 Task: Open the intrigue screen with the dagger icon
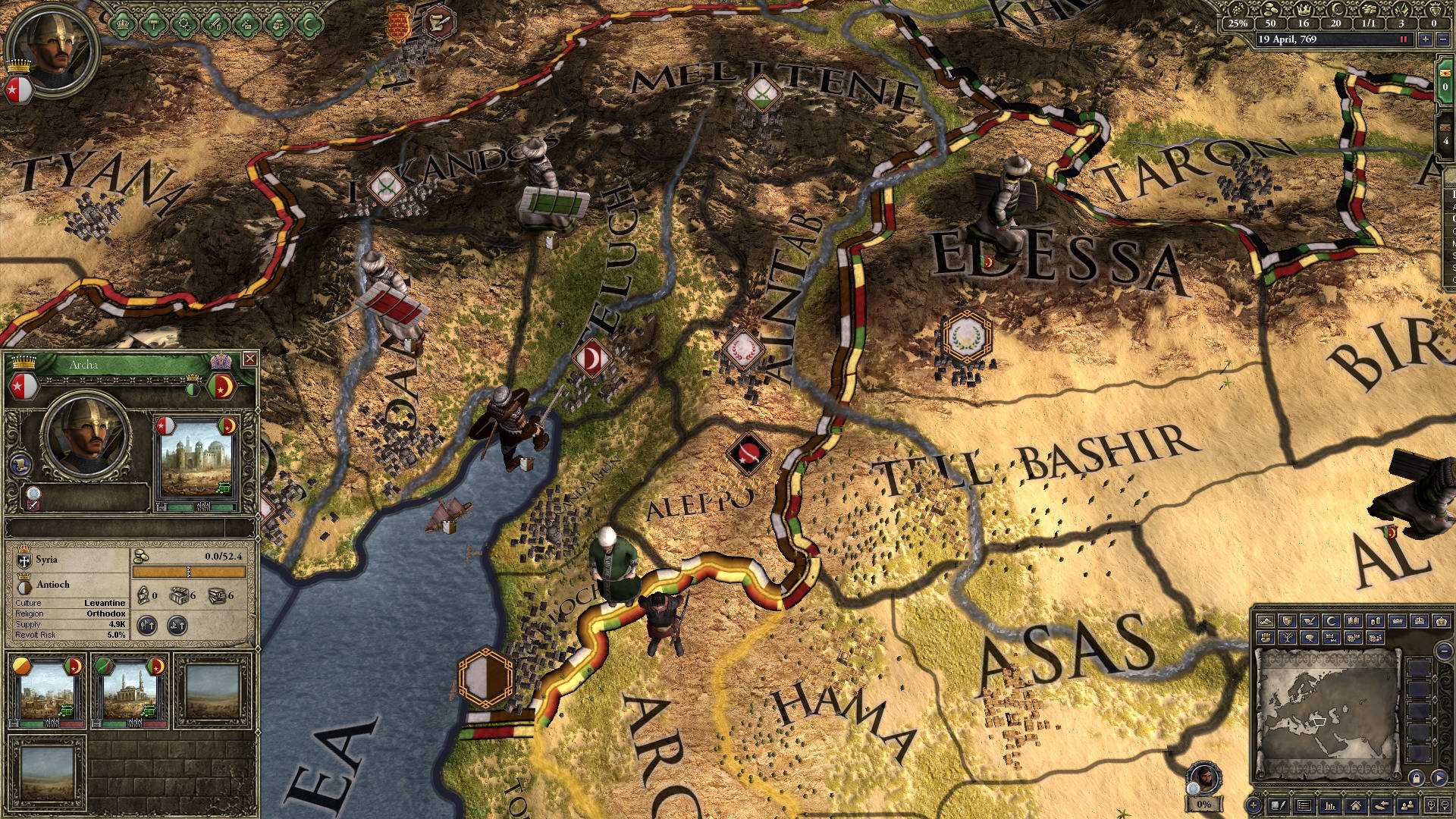pyautogui.click(x=246, y=24)
